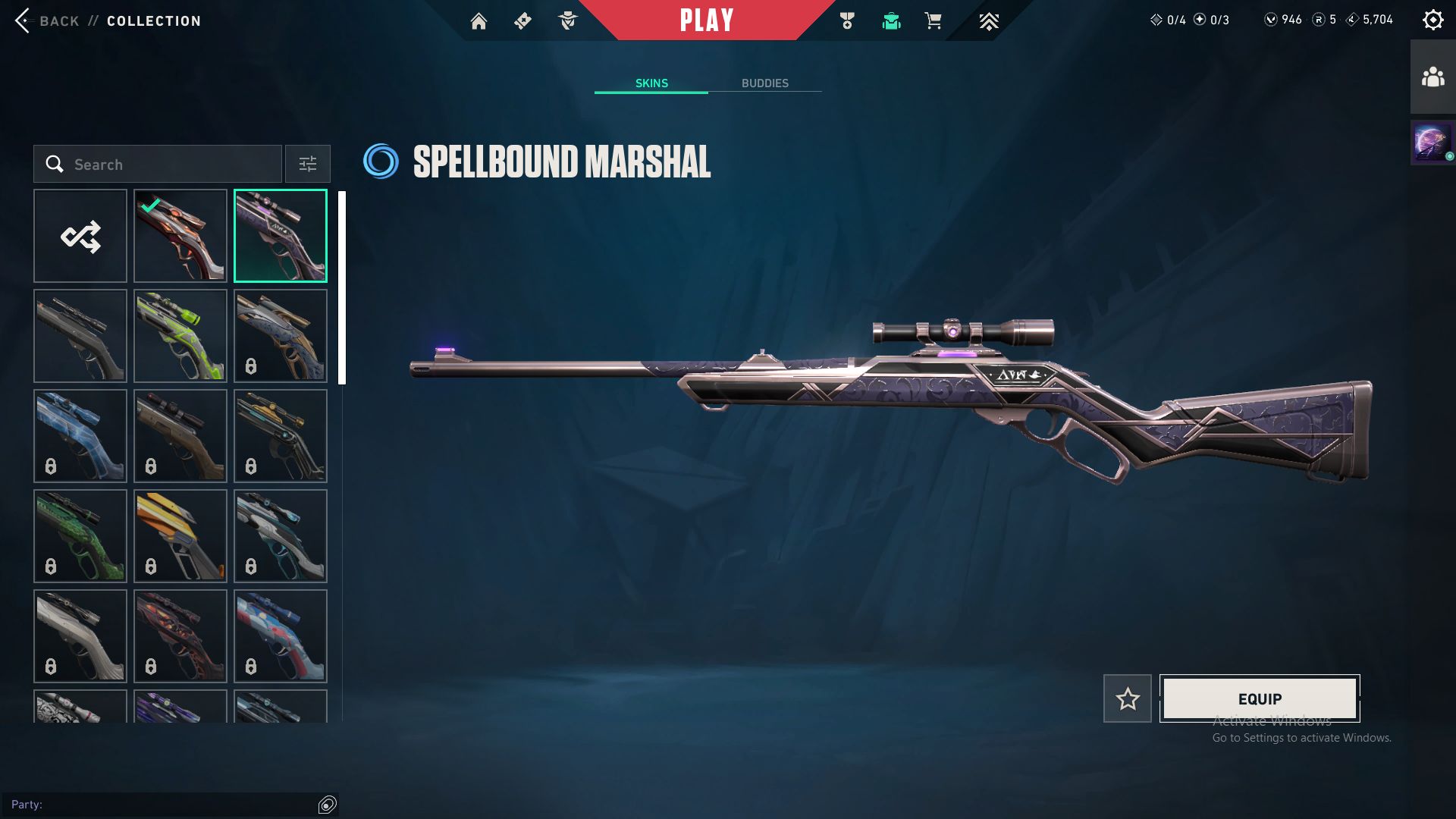Select the Skins tab
This screenshot has width=1456, height=819.
pos(651,83)
